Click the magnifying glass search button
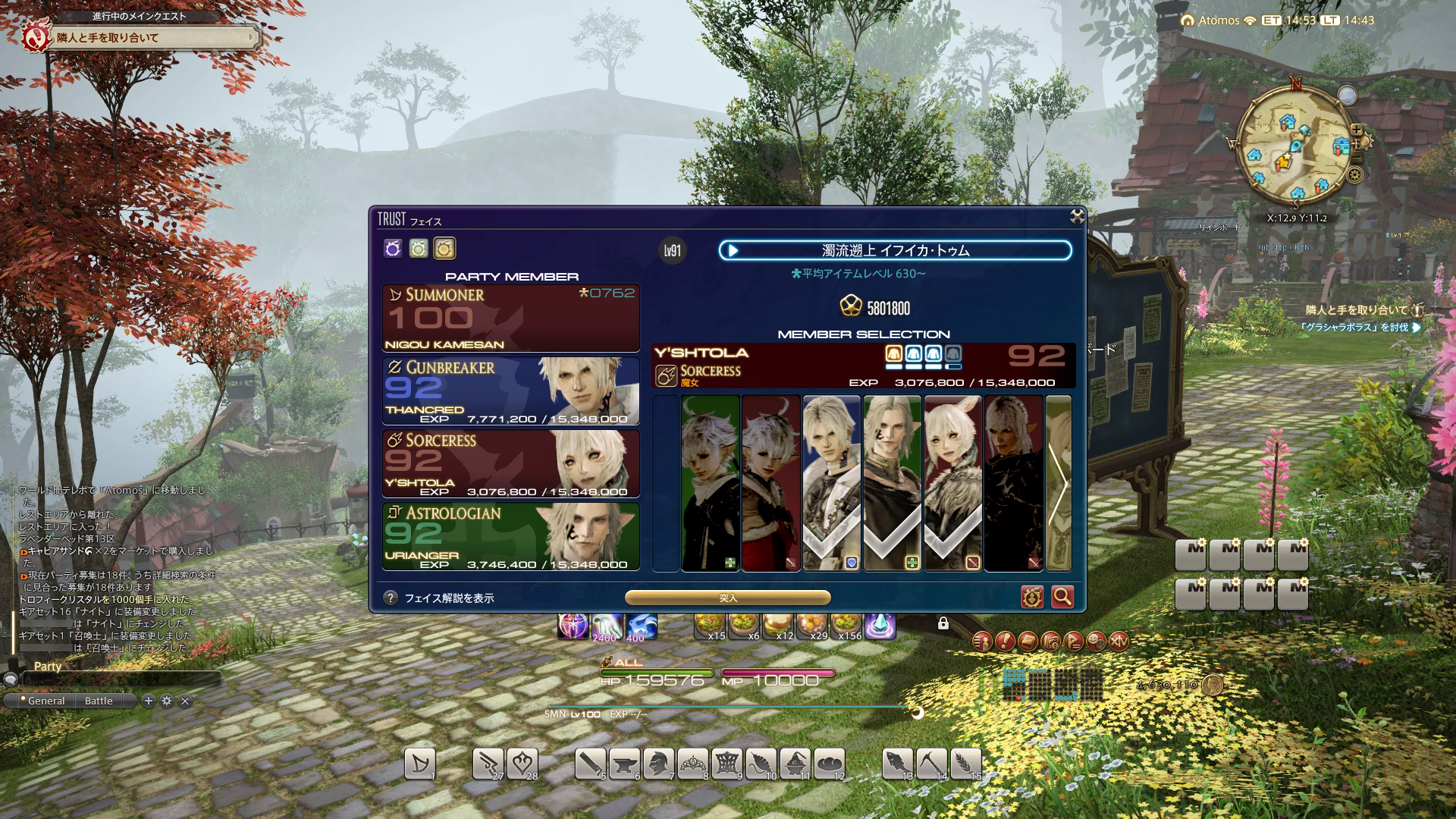This screenshot has height=819, width=1456. 1062,598
